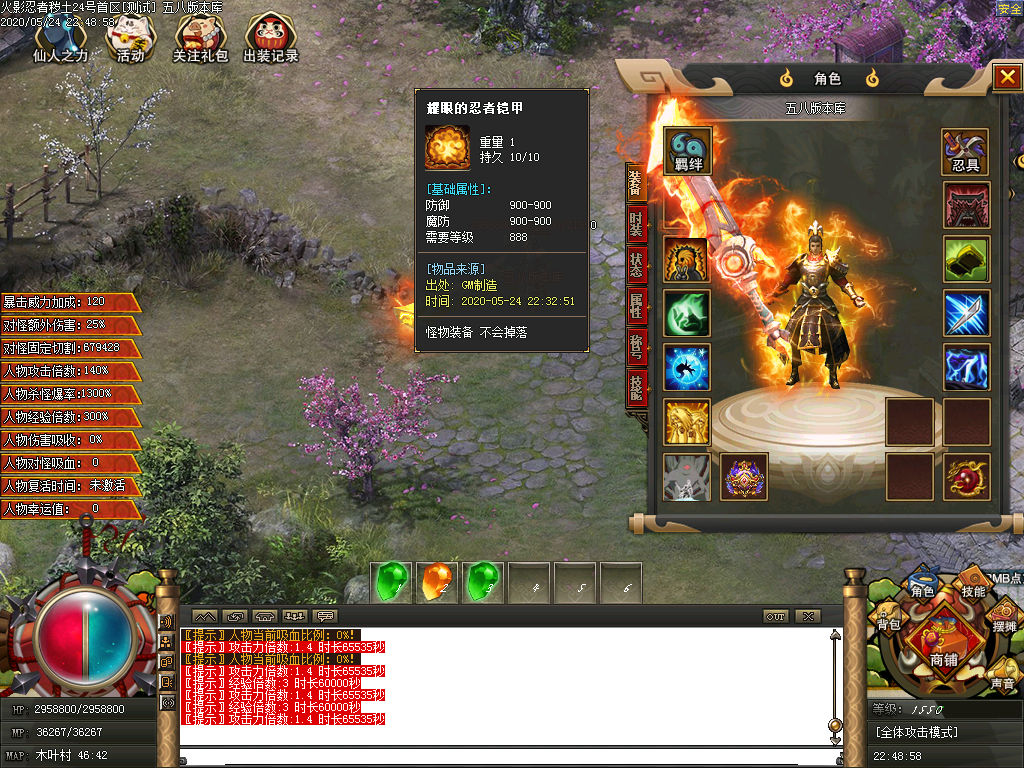Select the green boots equipment slot

[967, 259]
